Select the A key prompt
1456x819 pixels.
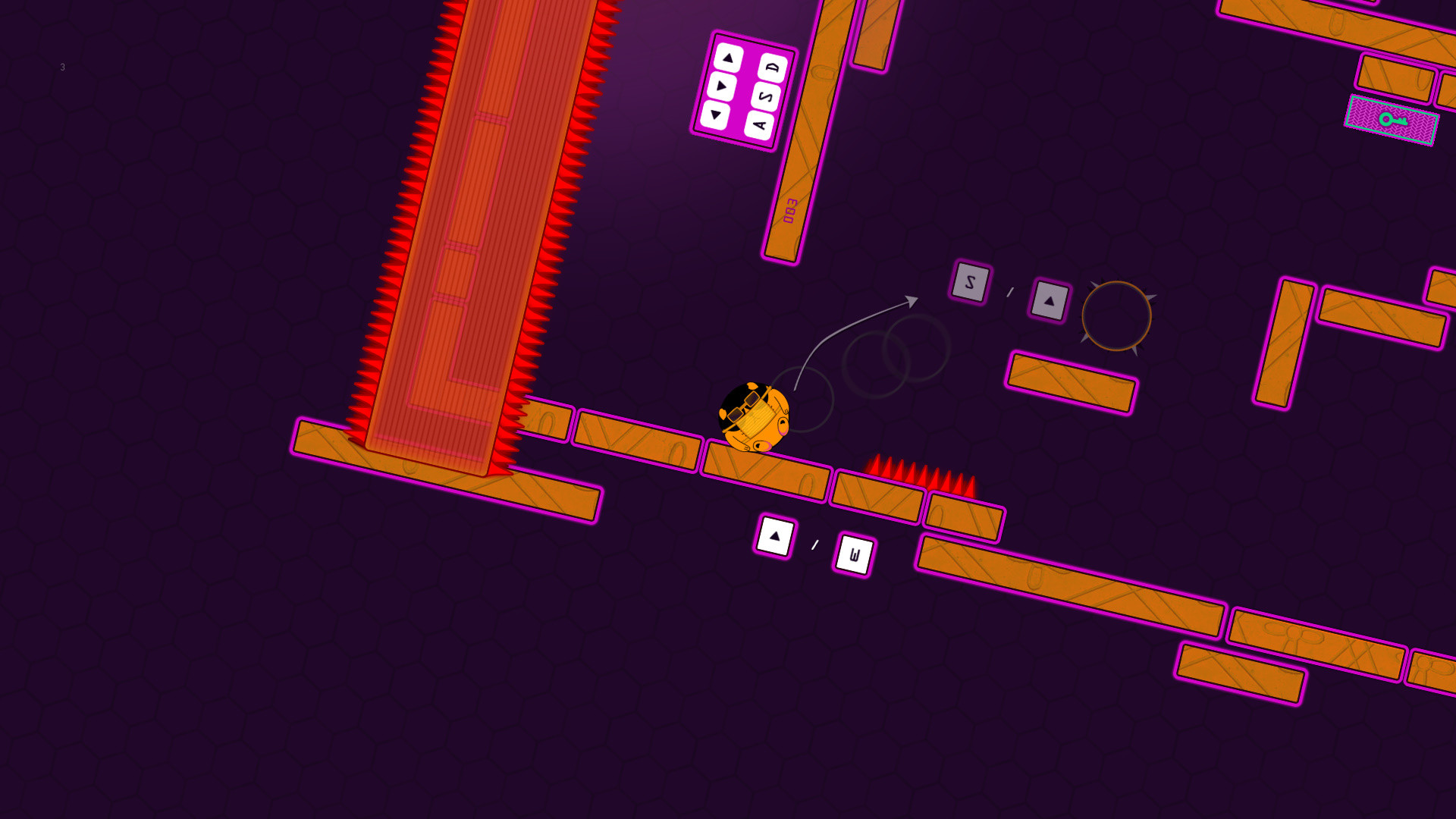pyautogui.click(x=759, y=125)
